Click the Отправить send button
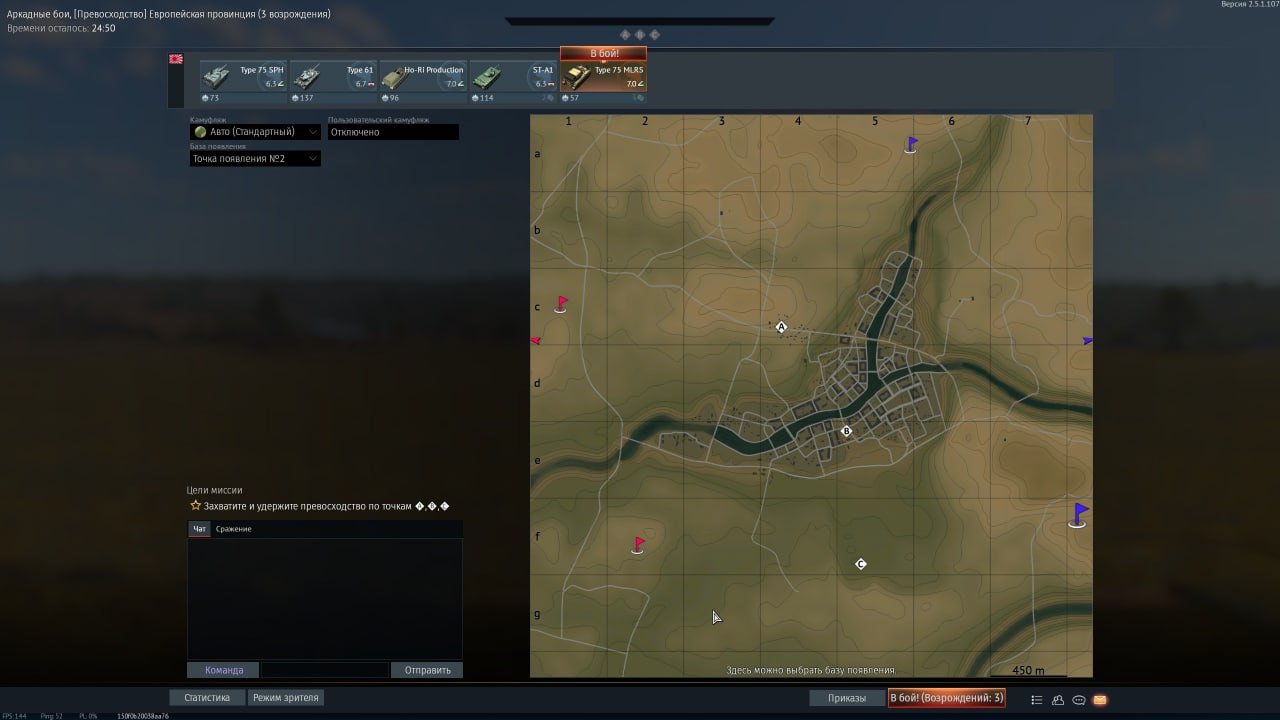 point(427,670)
